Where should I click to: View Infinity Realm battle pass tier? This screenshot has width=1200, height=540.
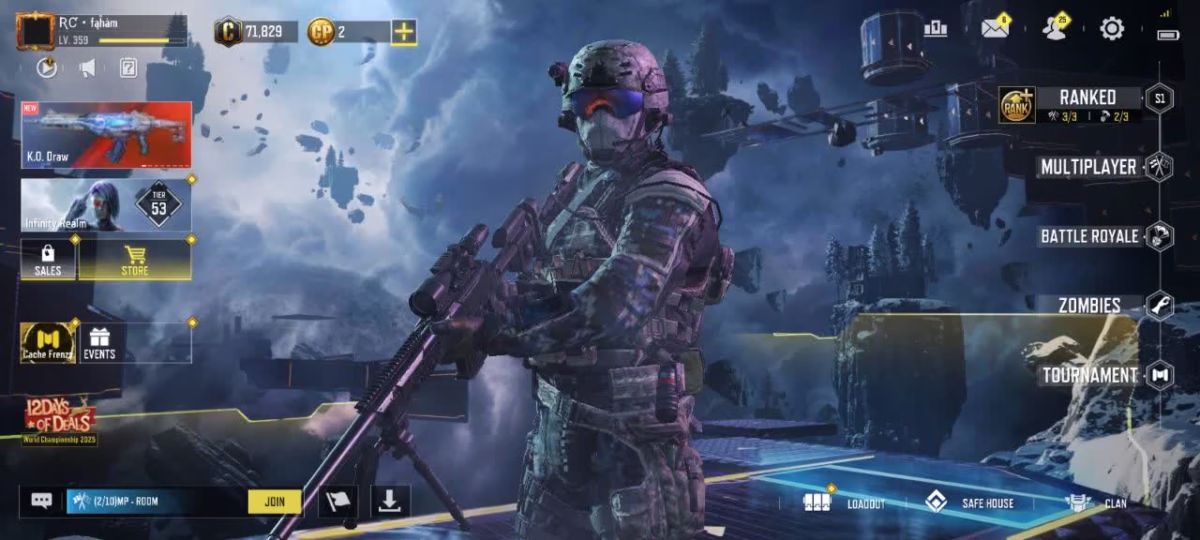pyautogui.click(x=106, y=205)
